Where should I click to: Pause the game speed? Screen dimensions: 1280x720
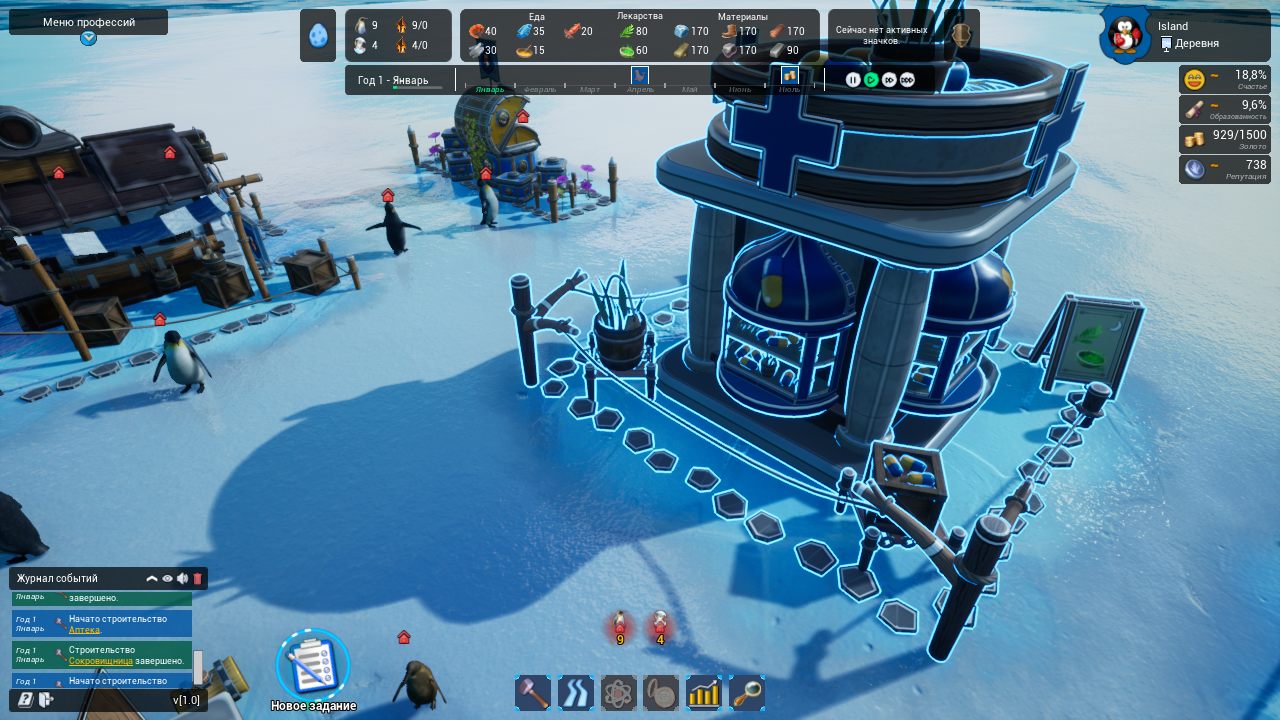click(853, 80)
